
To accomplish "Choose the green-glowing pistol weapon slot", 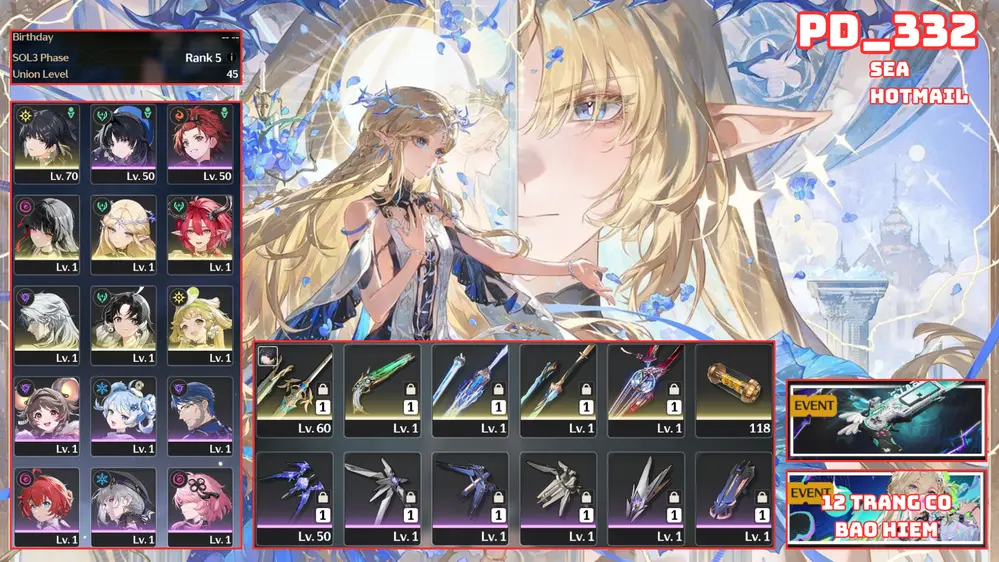I will pos(383,391).
